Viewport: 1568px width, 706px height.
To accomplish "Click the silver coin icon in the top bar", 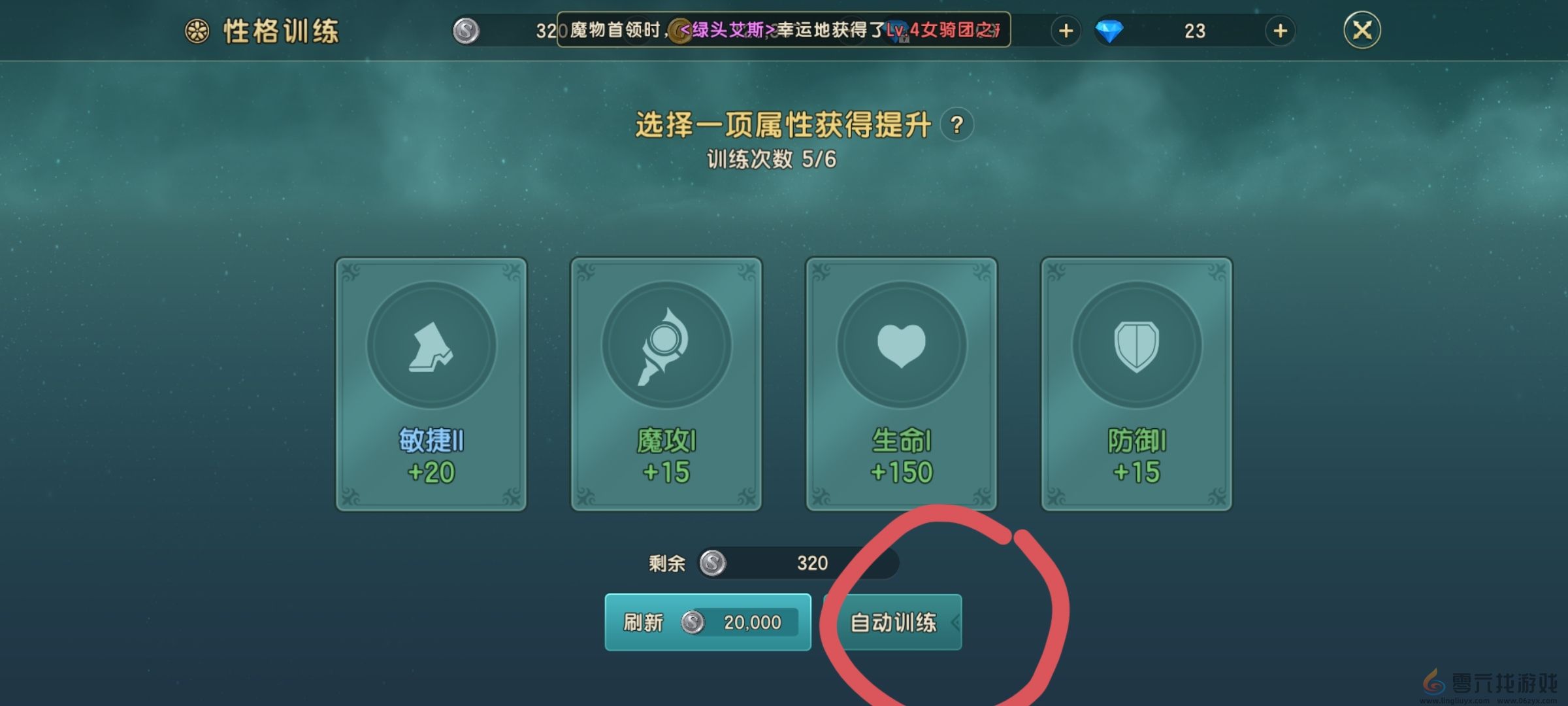I will (x=465, y=31).
